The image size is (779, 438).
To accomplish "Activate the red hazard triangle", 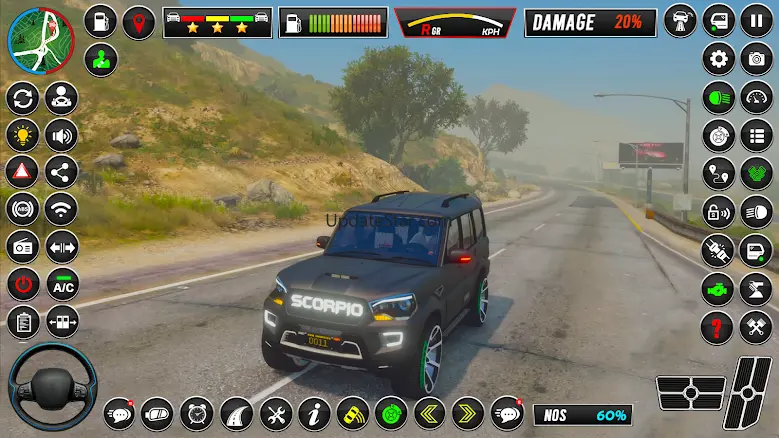I will pyautogui.click(x=22, y=171).
